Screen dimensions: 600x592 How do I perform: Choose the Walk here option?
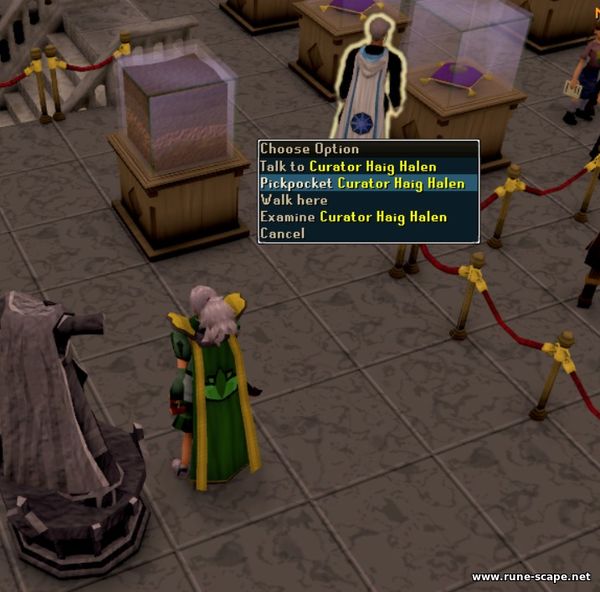tap(294, 200)
